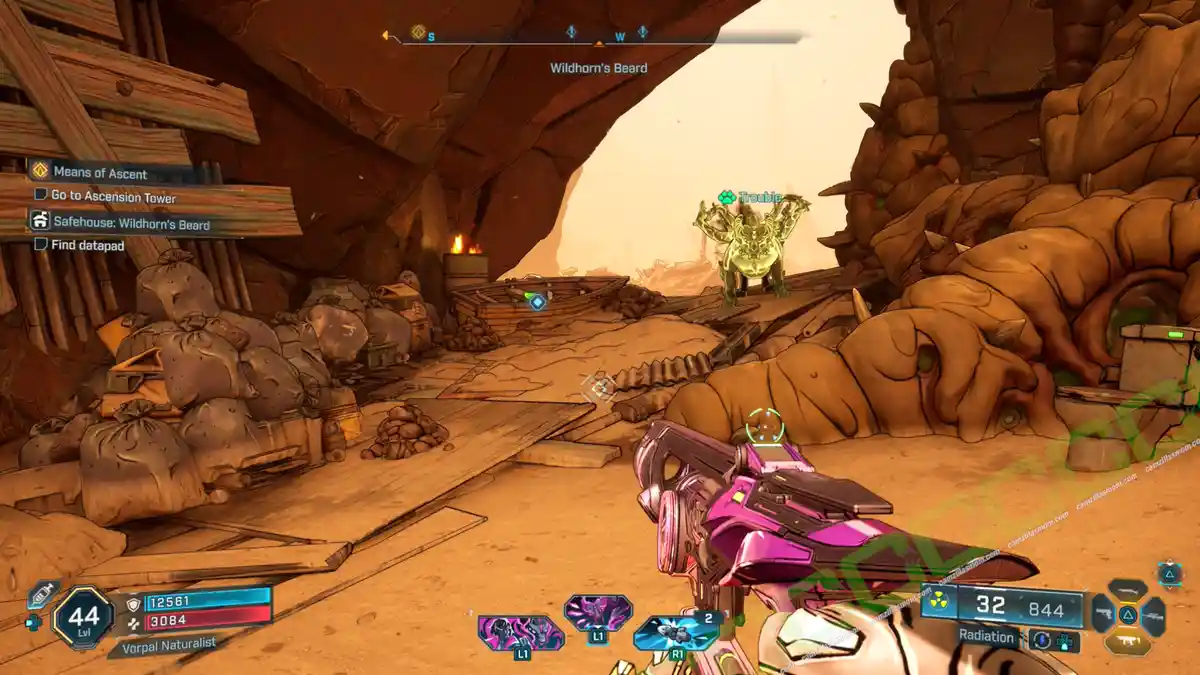Select the yellow quest marker on compass
This screenshot has height=675, width=1200.
418,32
